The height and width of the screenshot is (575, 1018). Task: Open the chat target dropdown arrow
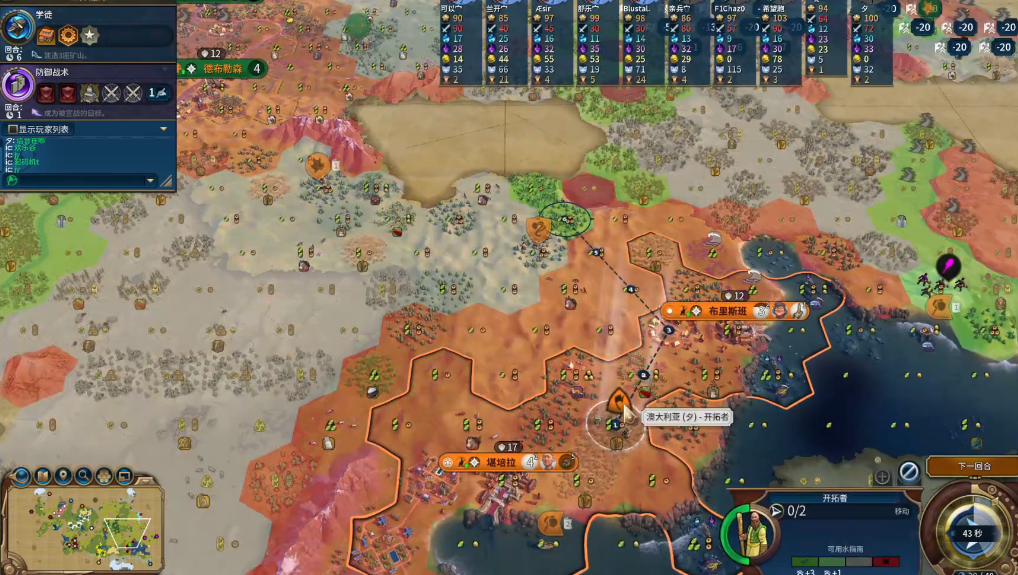[151, 181]
